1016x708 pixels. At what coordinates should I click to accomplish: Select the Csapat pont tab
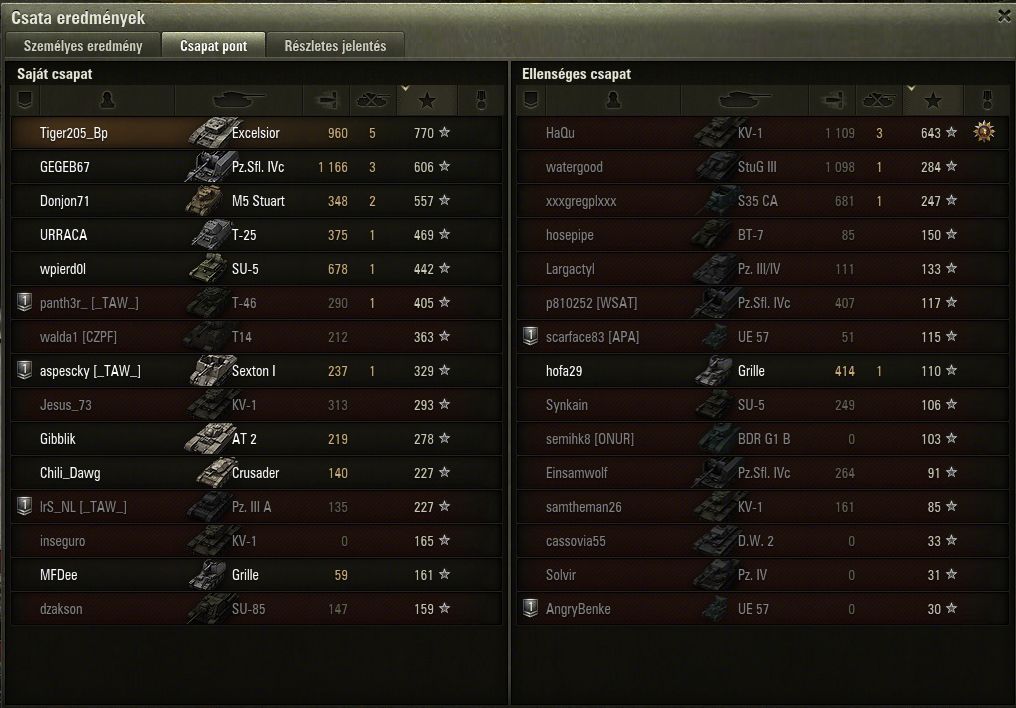213,46
